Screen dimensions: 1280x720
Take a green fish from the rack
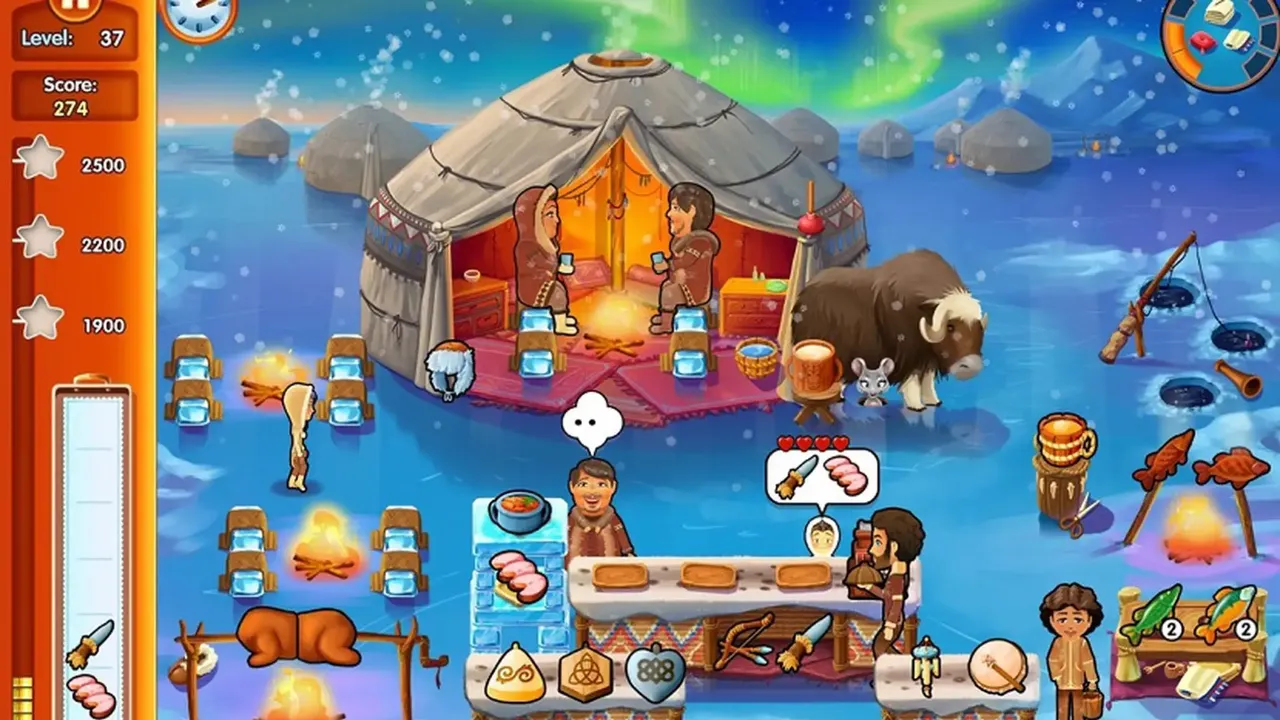point(1150,612)
